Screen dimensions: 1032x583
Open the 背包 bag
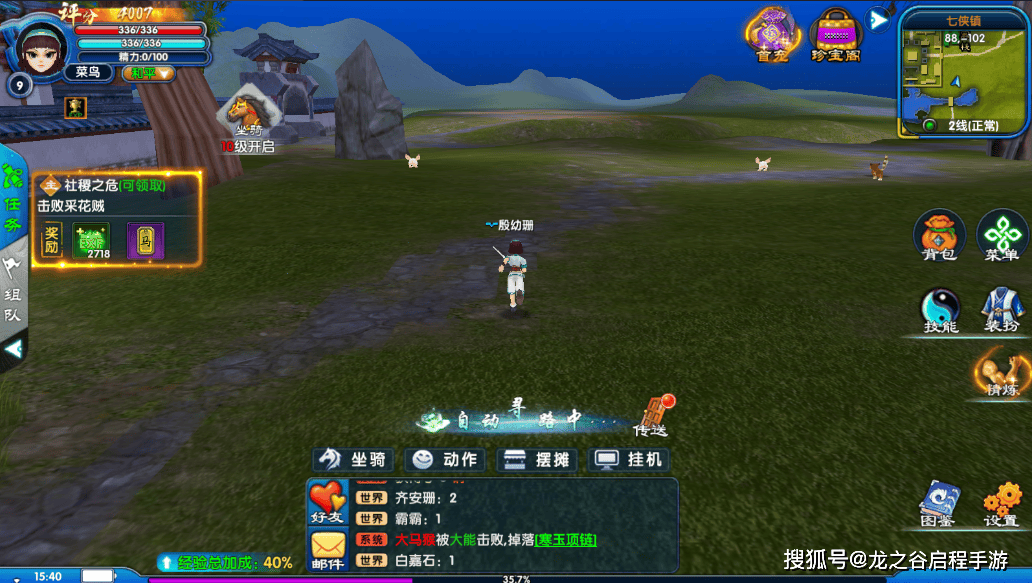coord(938,234)
